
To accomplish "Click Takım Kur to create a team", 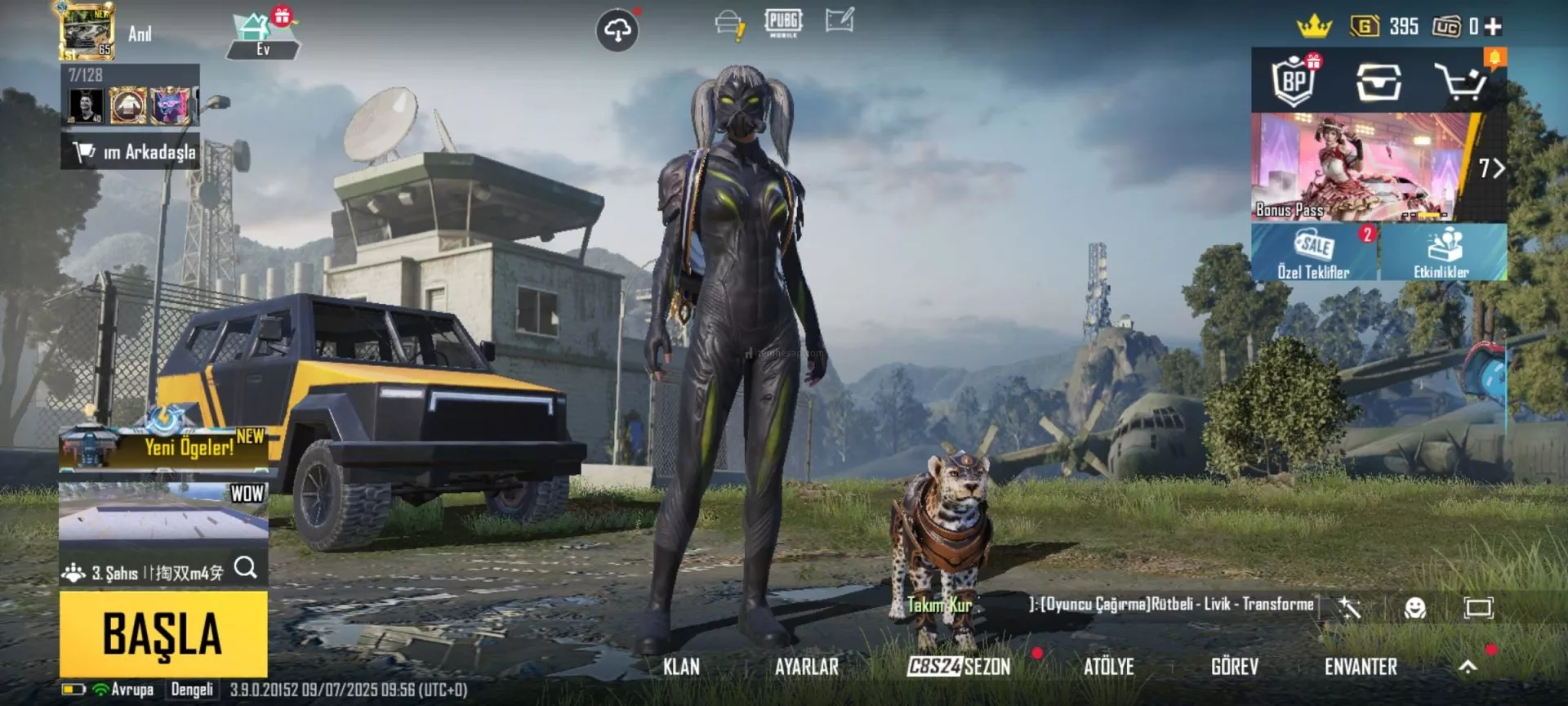I will click(939, 605).
